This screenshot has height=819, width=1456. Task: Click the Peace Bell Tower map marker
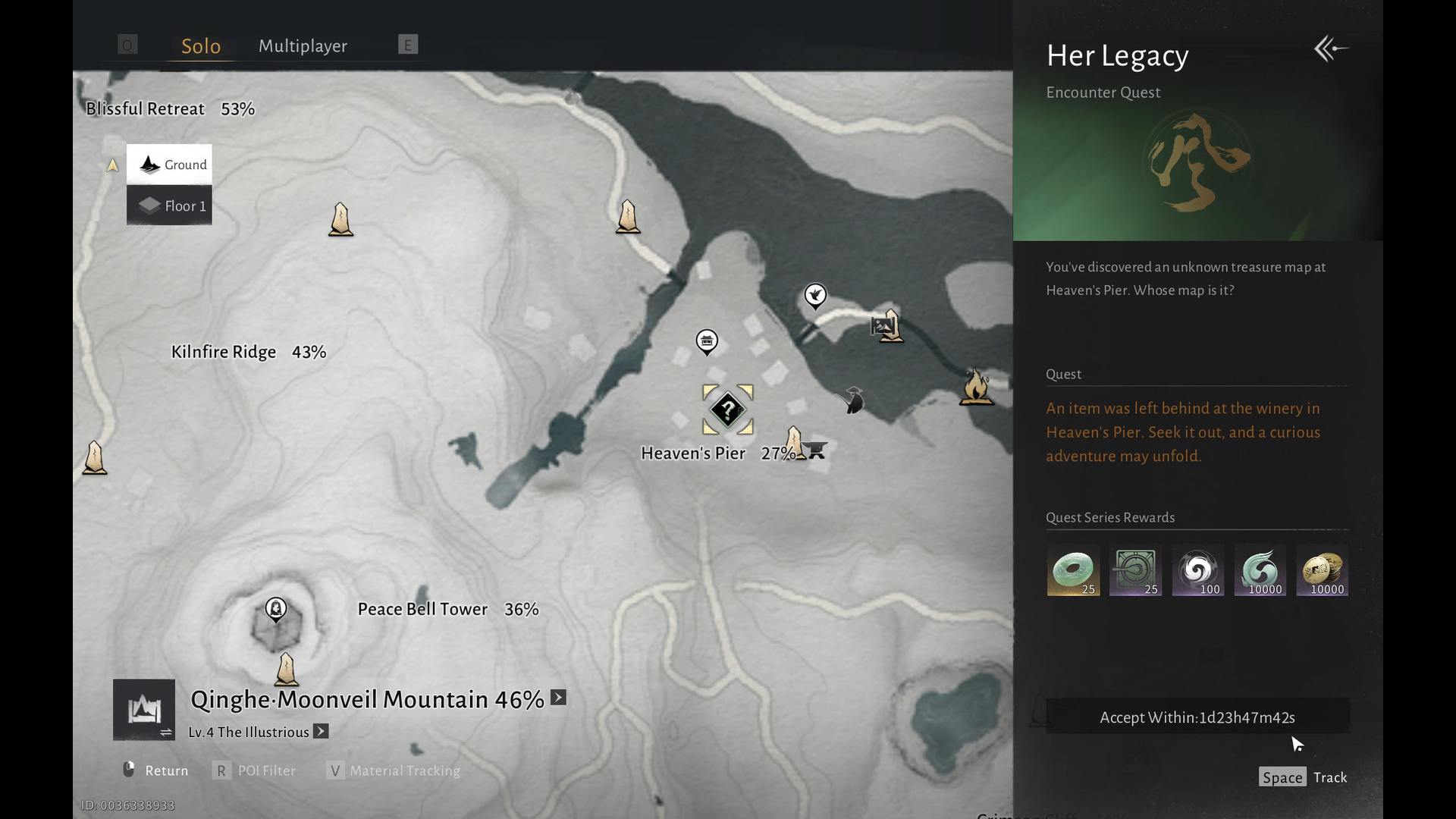point(276,608)
